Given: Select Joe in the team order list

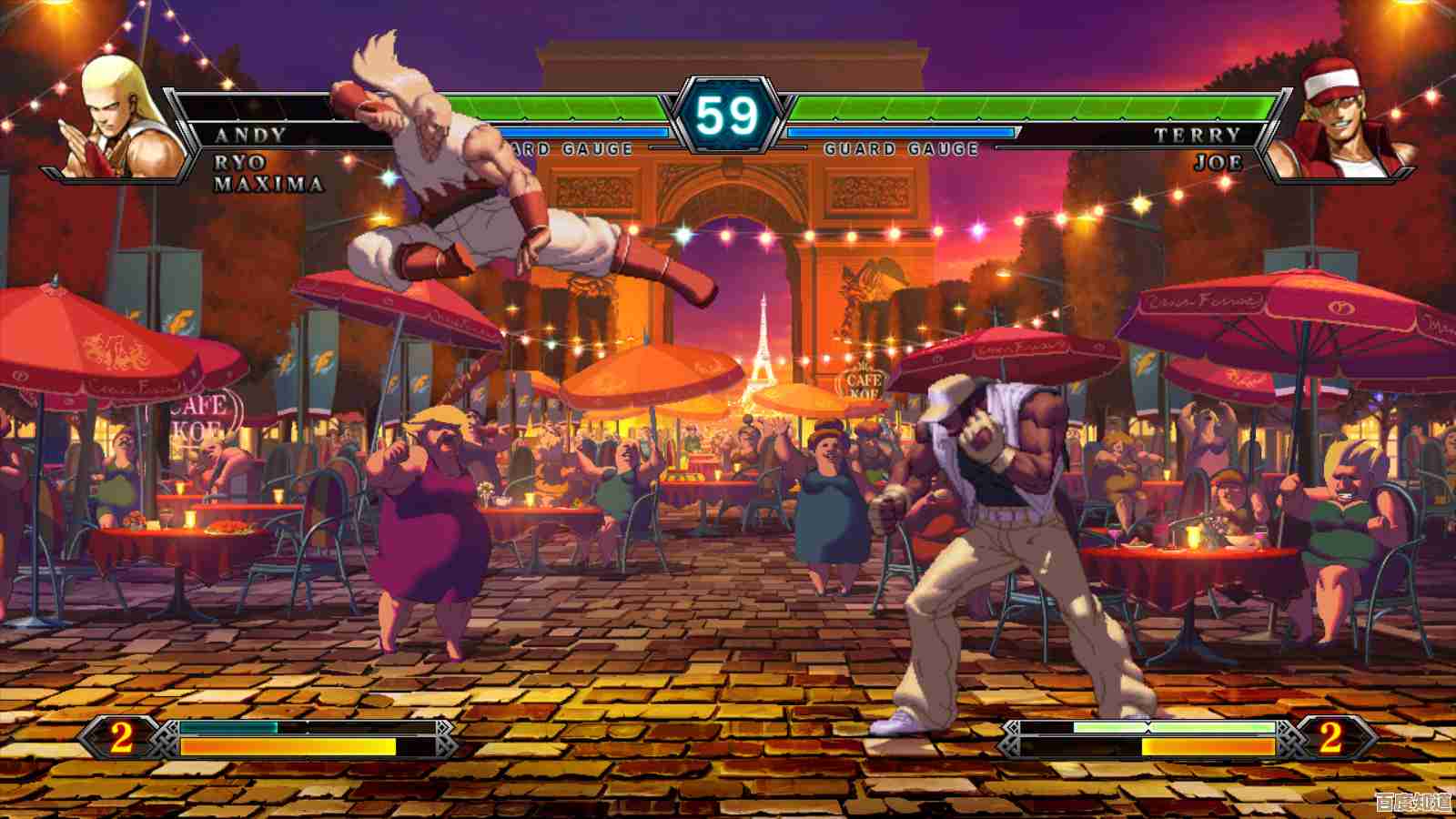Looking at the screenshot, I should [x=1218, y=163].
